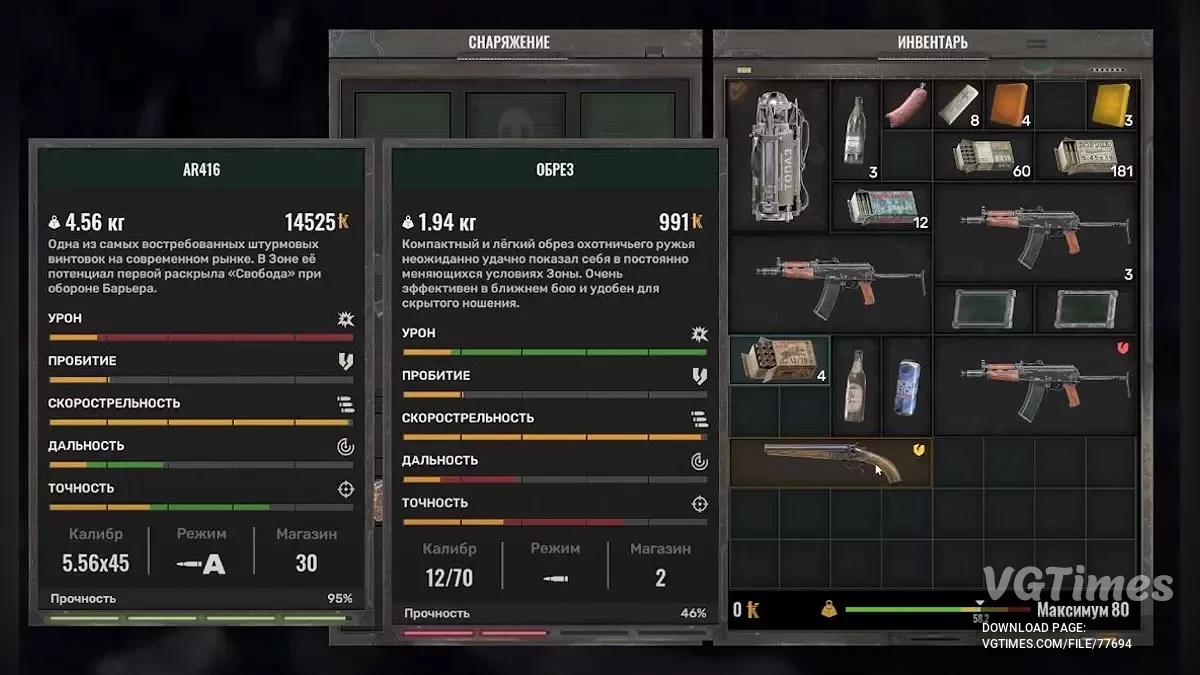Choose the AK rifle stack marked 3

[x=1034, y=233]
